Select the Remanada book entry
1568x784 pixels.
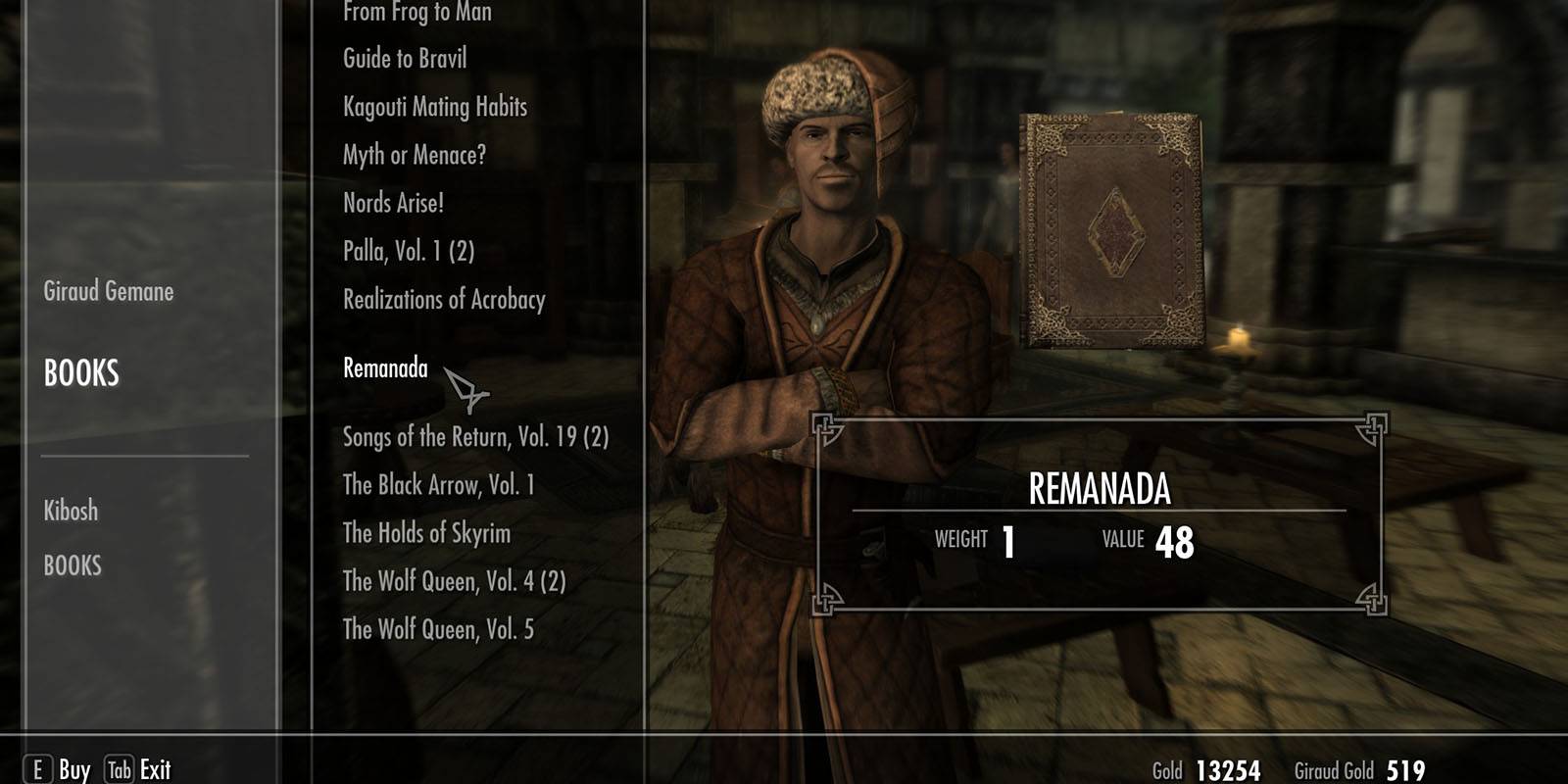pos(383,370)
